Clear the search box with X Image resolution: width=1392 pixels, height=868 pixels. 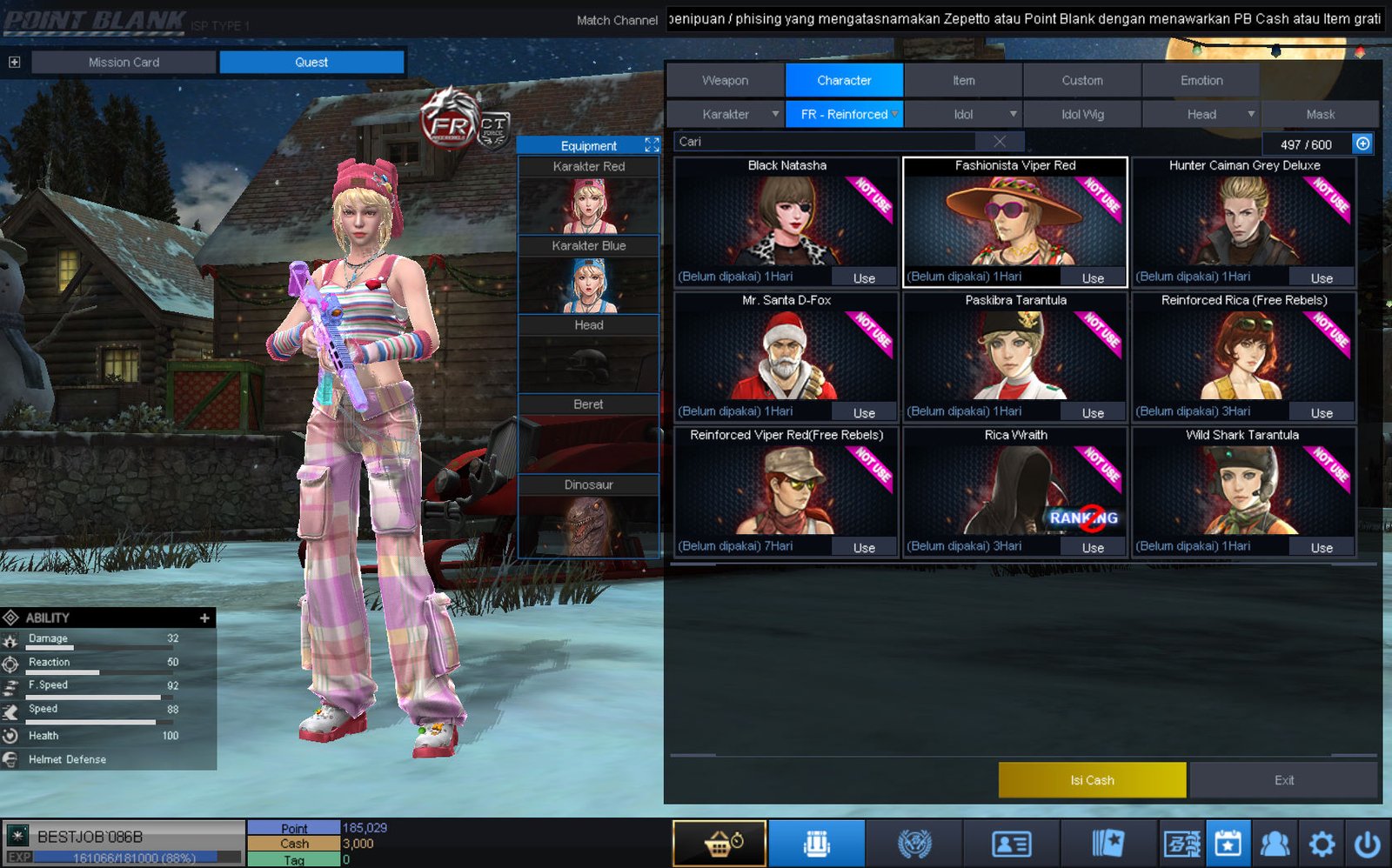pyautogui.click(x=1000, y=142)
